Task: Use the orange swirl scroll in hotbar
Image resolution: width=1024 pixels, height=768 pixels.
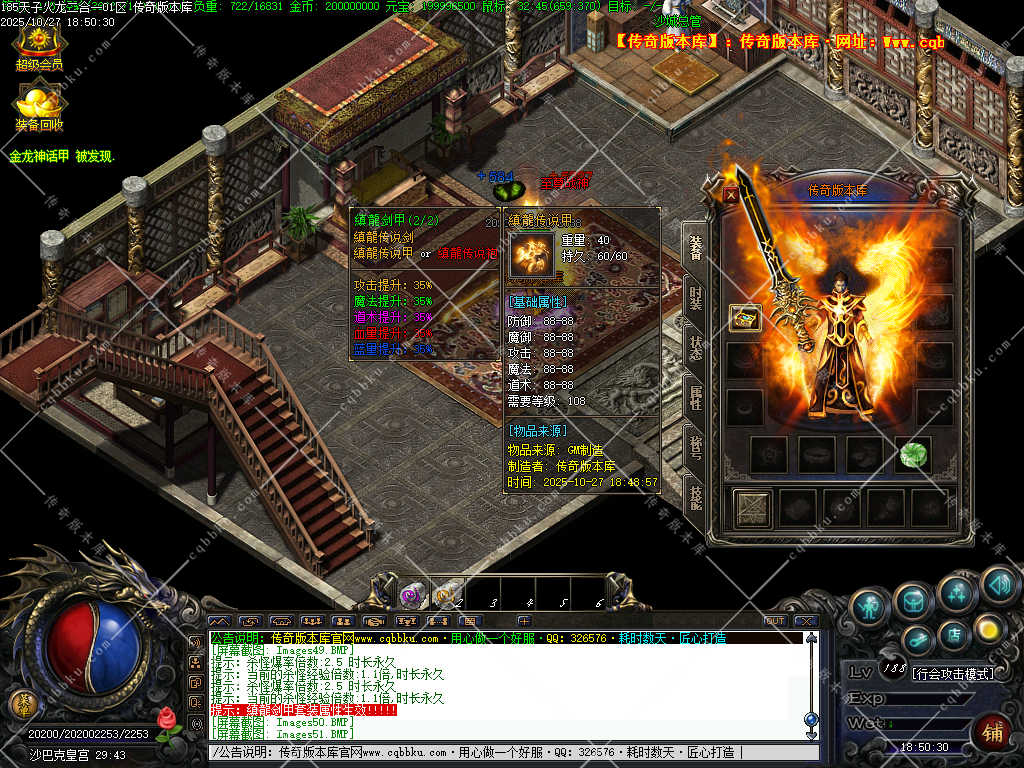Action: (446, 594)
